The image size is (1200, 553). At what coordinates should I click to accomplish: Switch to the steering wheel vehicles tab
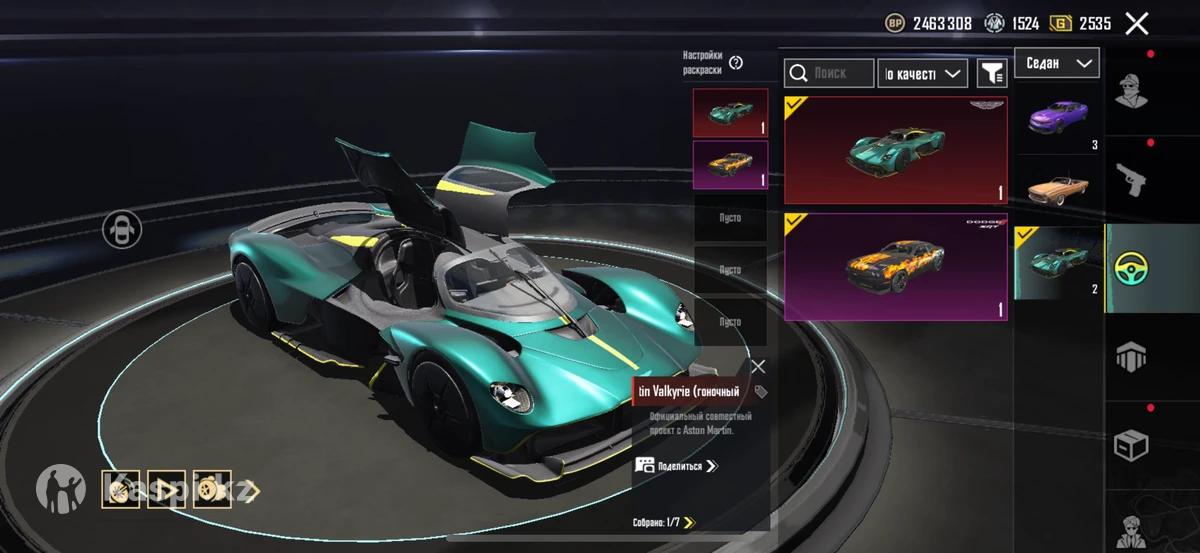click(1131, 268)
